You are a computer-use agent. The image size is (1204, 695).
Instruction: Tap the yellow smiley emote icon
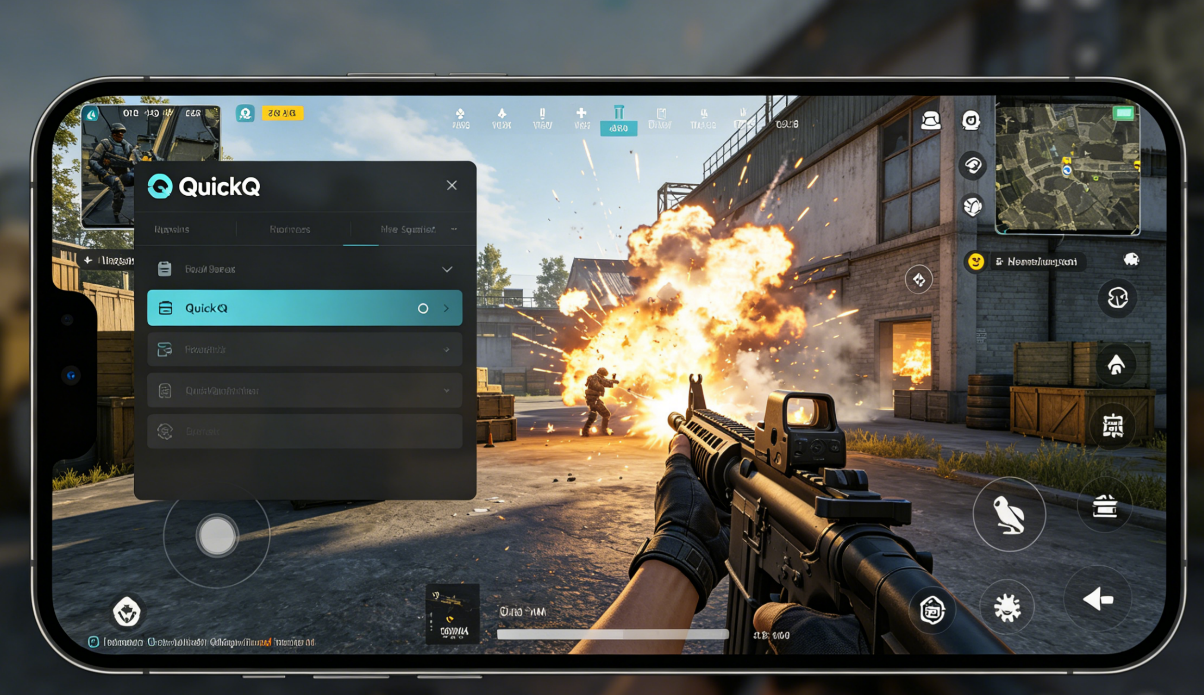[975, 261]
